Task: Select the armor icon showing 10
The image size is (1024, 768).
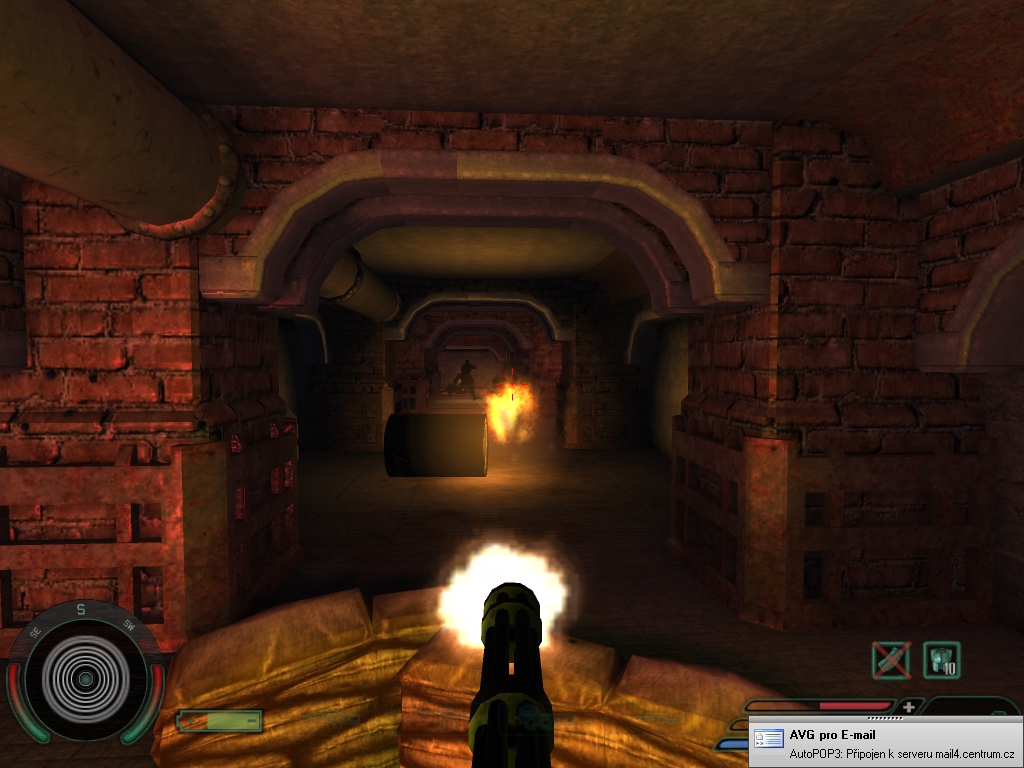Action: (x=941, y=660)
